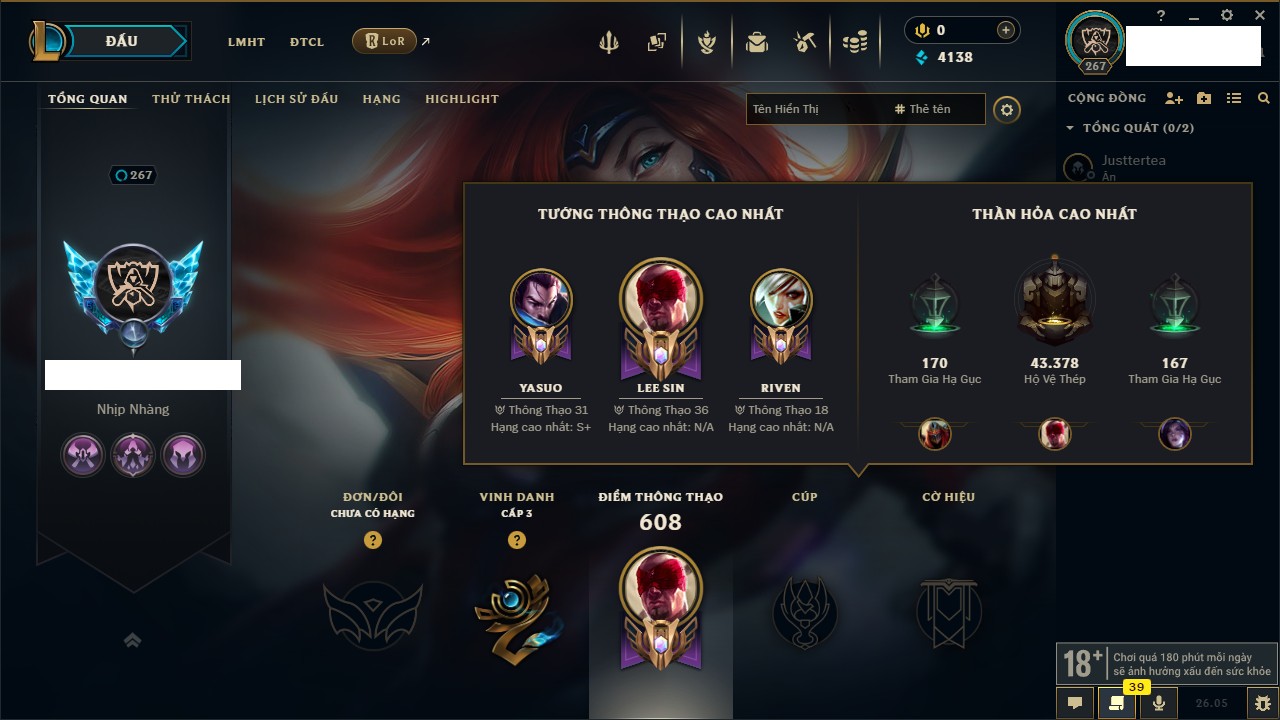Image resolution: width=1280 pixels, height=720 pixels.
Task: Toggle the voice microphone button
Action: tap(1158, 703)
